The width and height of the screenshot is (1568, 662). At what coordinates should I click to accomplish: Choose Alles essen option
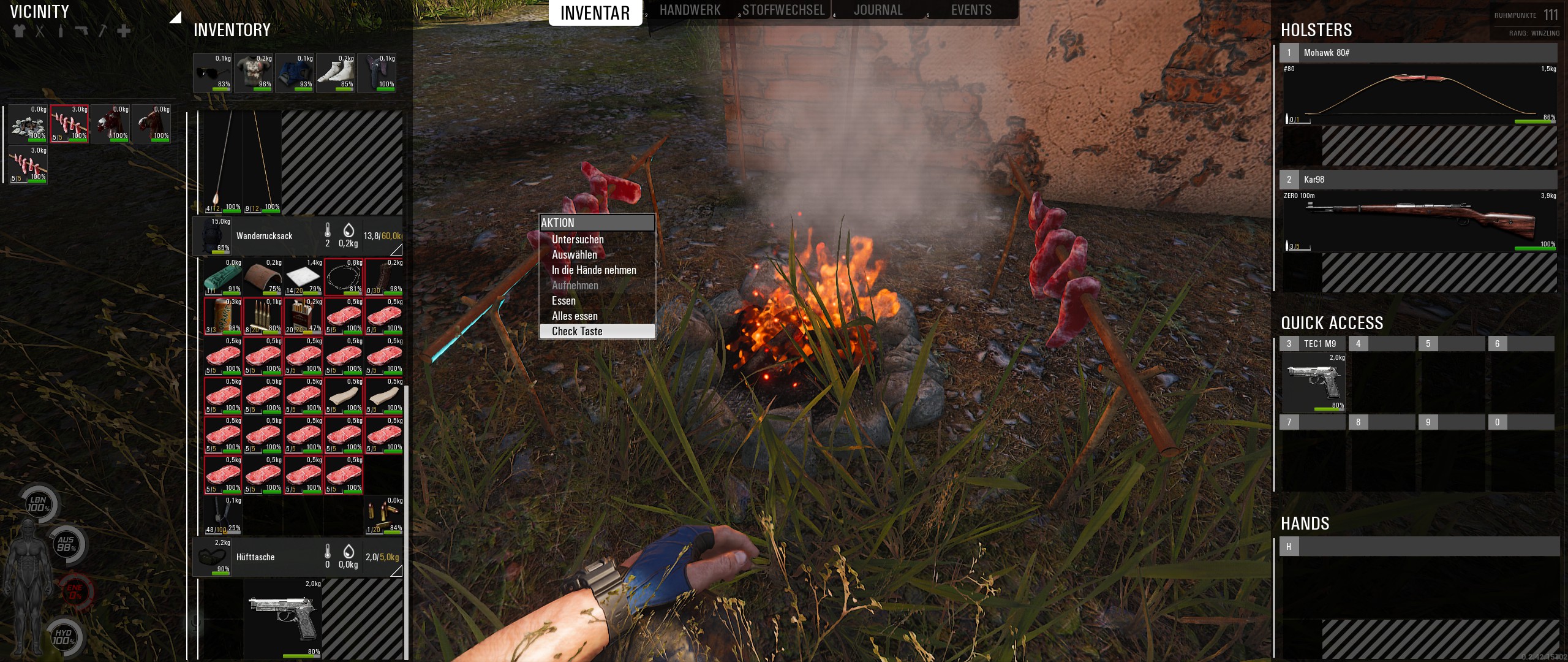click(x=575, y=316)
